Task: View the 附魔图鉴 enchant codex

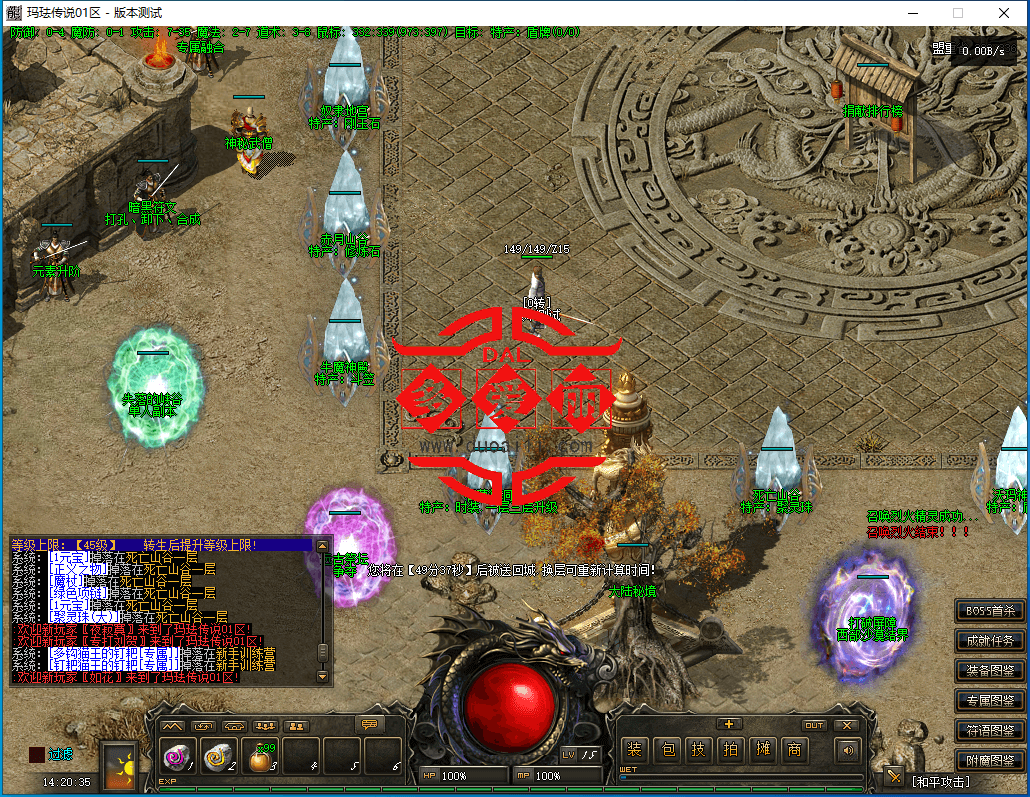Action: click(989, 760)
